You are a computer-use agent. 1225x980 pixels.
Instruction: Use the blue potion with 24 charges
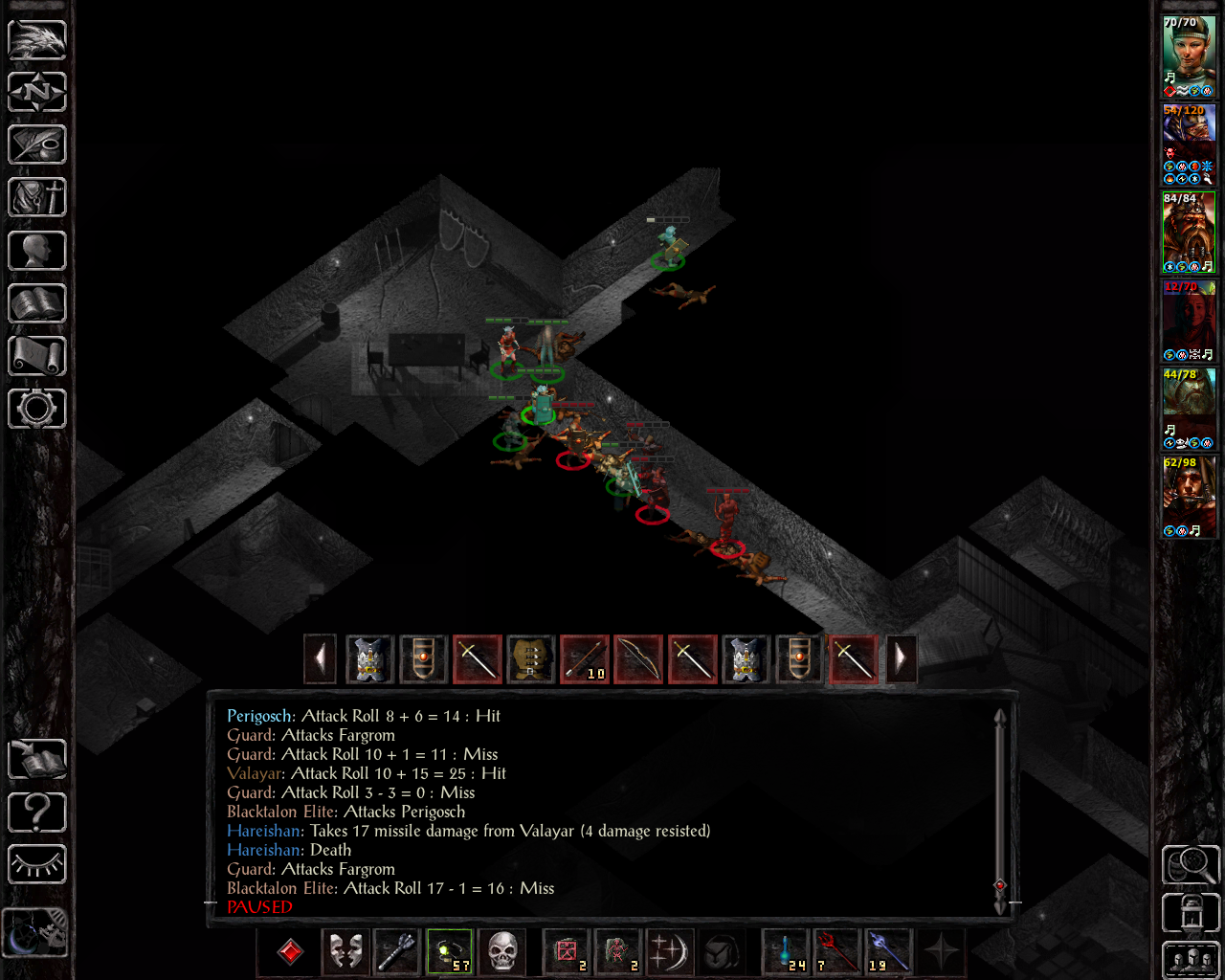786,952
